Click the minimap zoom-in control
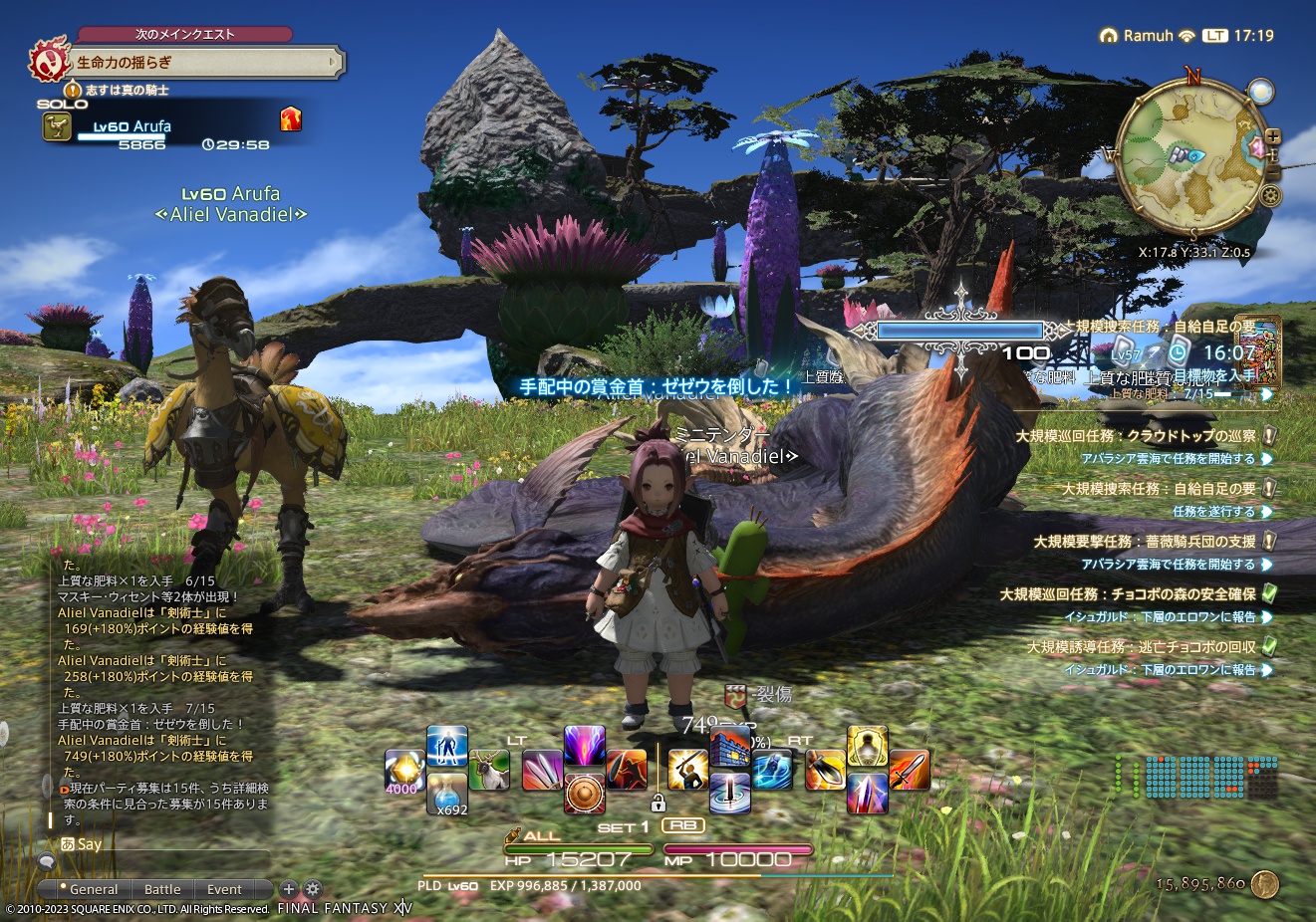The image size is (1316, 922). [1273, 135]
